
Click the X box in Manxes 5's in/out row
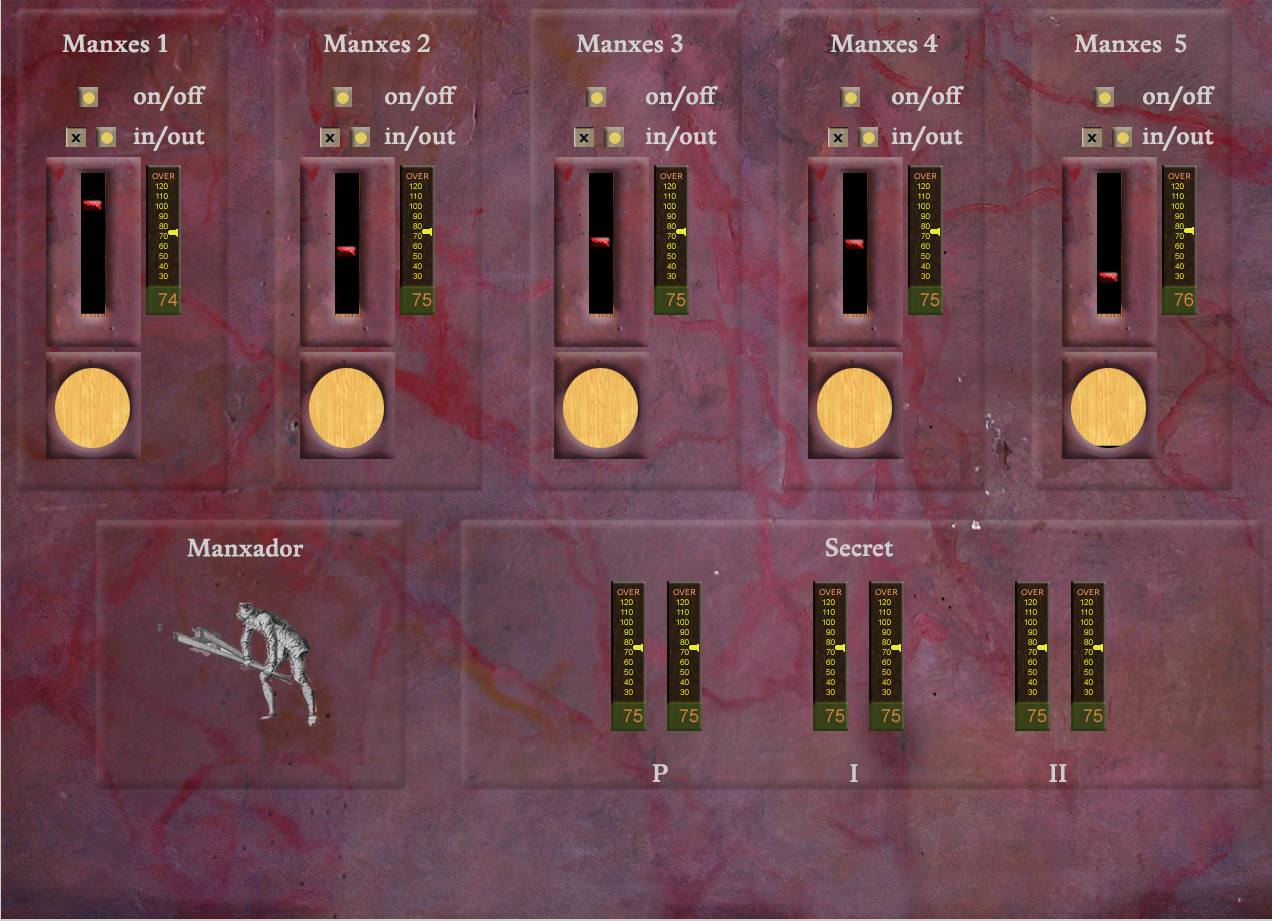tap(1092, 137)
